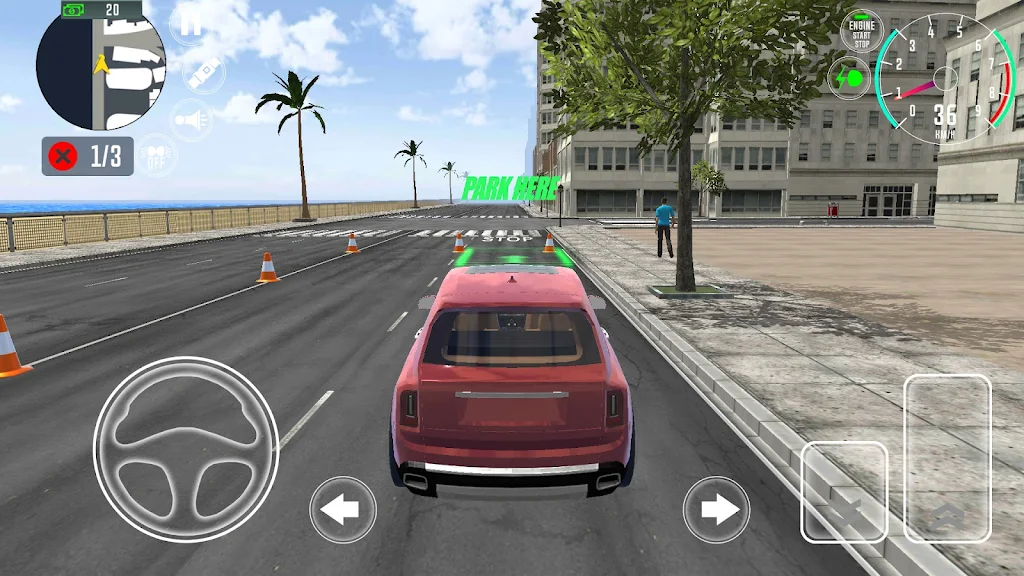Fasten the seatbelt icon
Screen dimensions: 1024x576
tap(205, 74)
